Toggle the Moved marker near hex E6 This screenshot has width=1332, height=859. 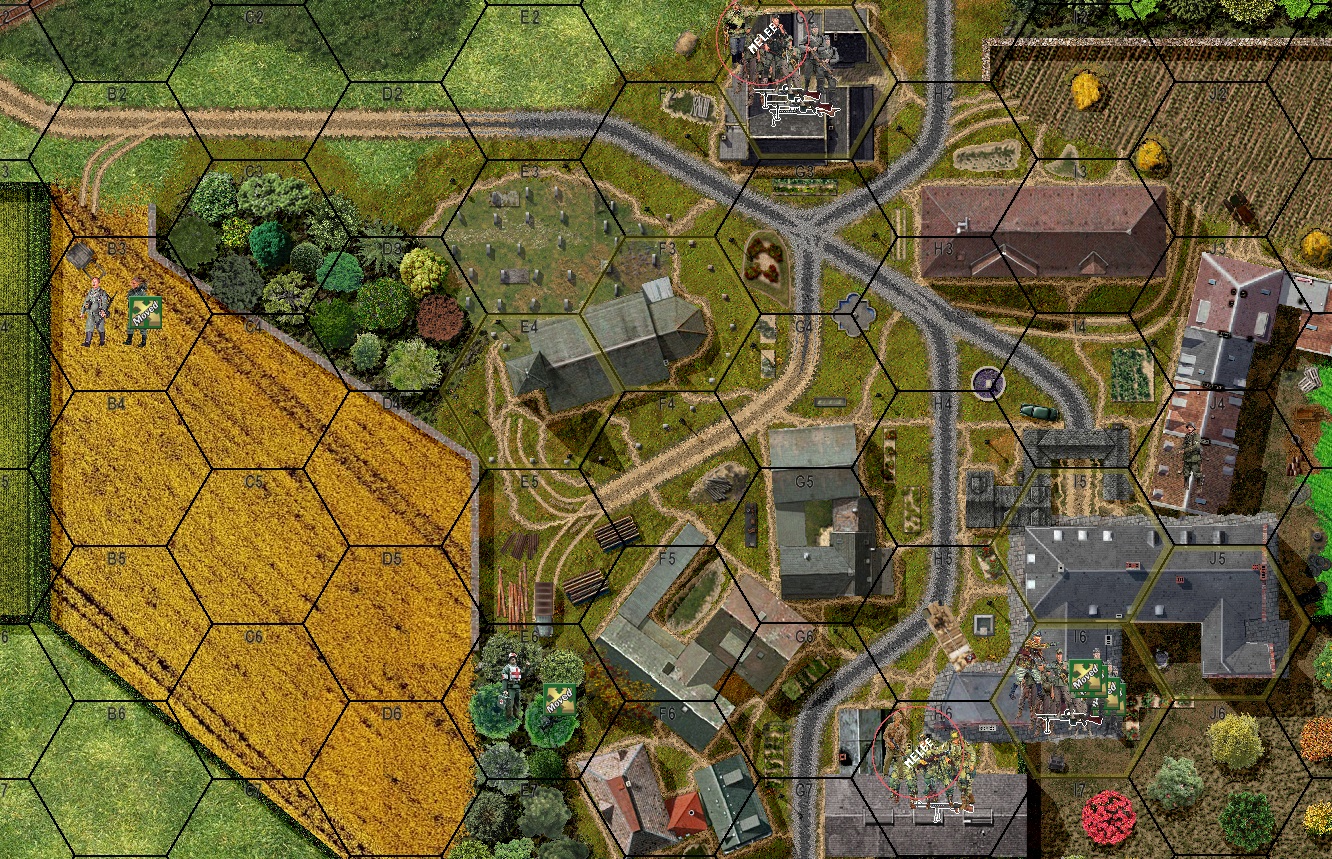[x=558, y=700]
